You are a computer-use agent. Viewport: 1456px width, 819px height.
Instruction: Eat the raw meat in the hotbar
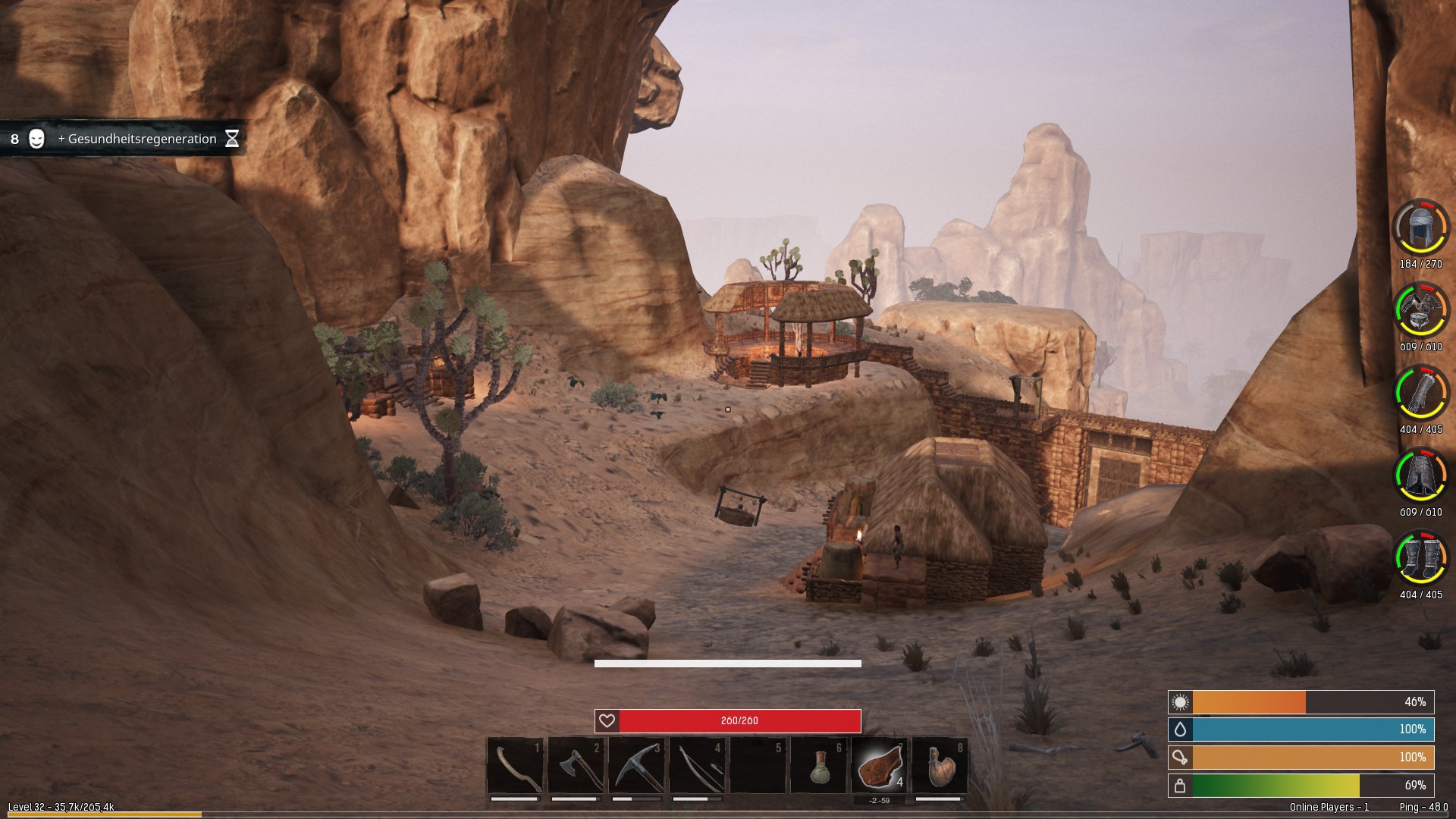(880, 766)
